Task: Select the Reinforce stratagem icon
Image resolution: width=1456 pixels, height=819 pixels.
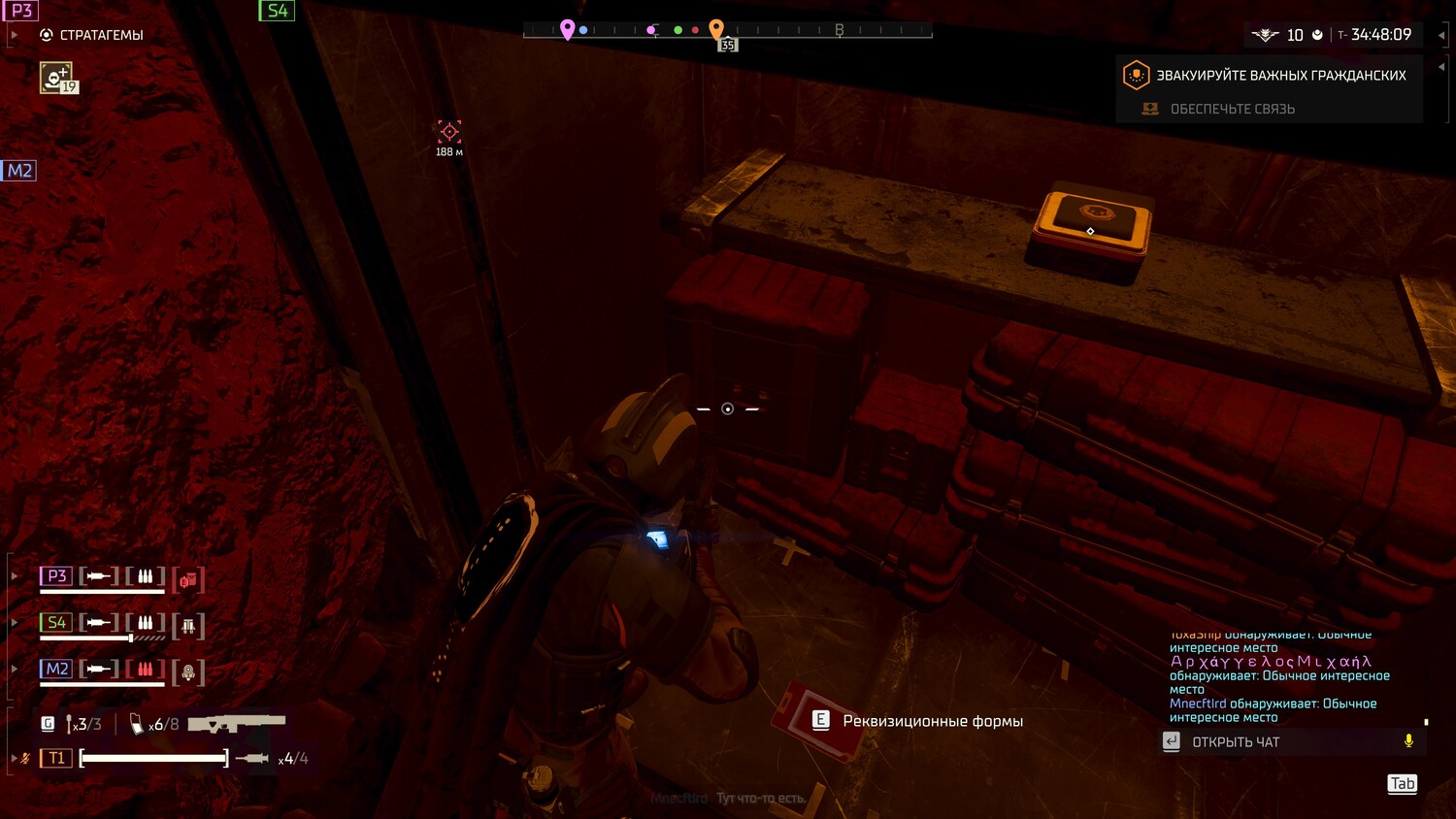Action: tap(56, 77)
